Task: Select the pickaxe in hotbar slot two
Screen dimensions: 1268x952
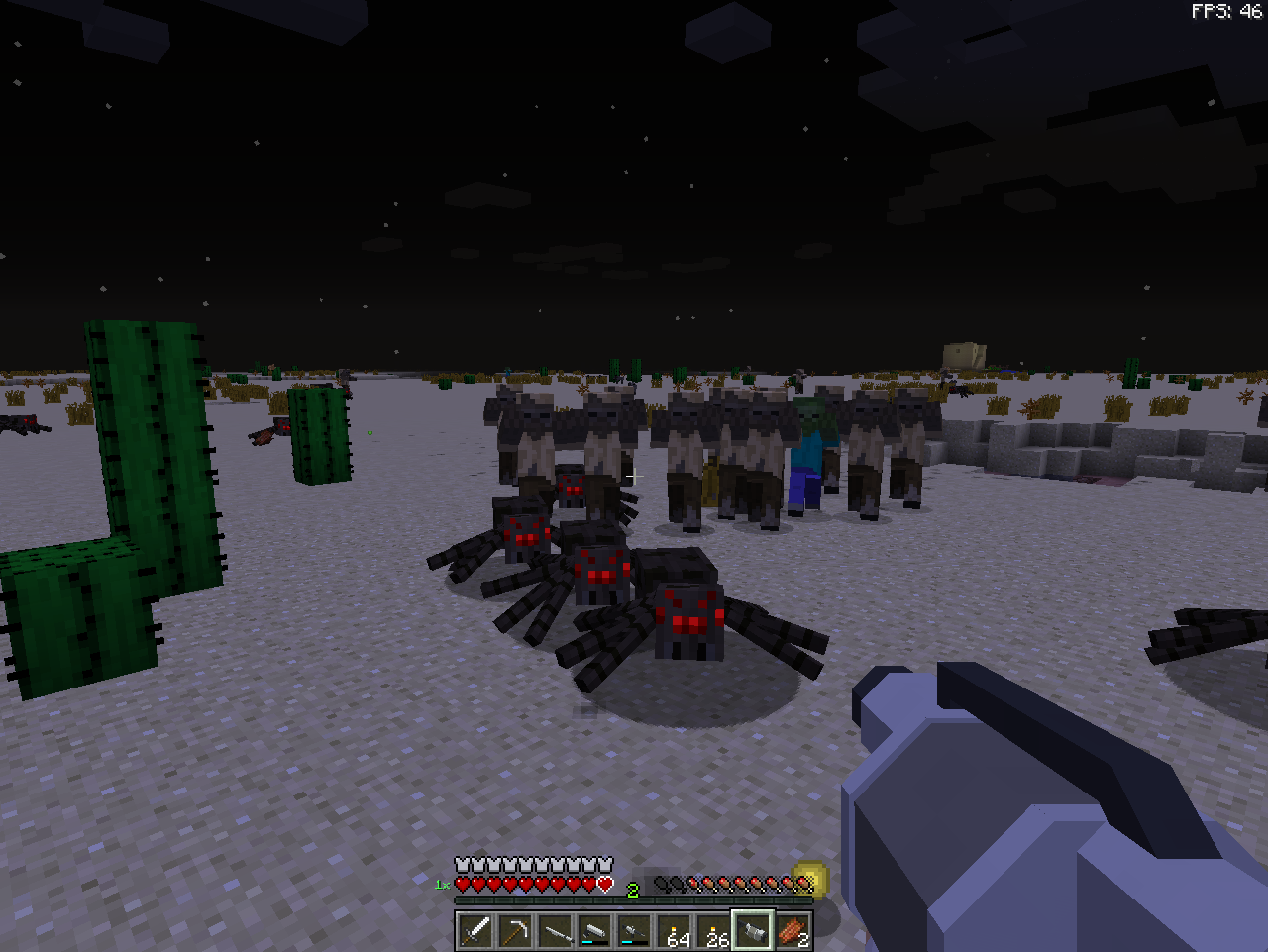Action: [516, 930]
